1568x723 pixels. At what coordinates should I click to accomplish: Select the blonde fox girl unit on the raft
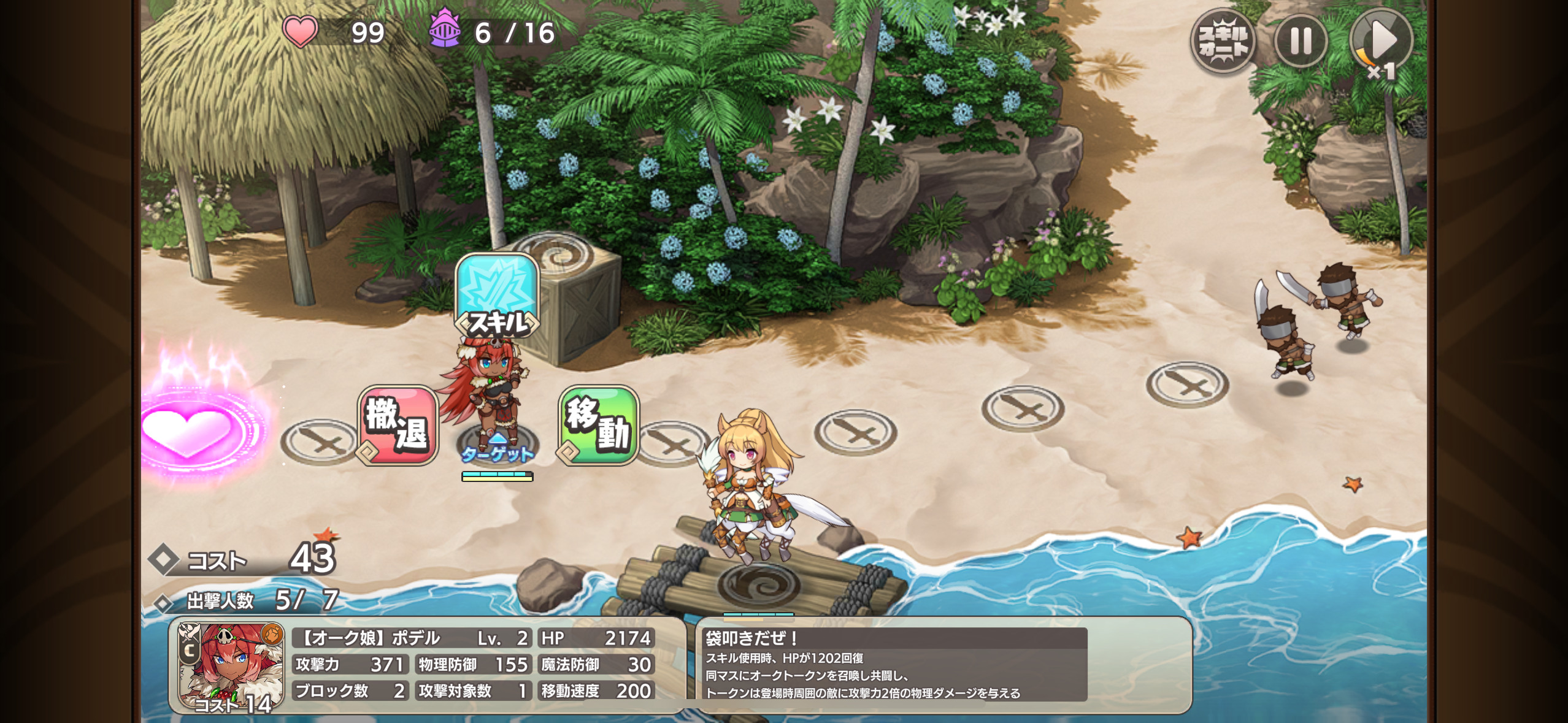point(752,484)
